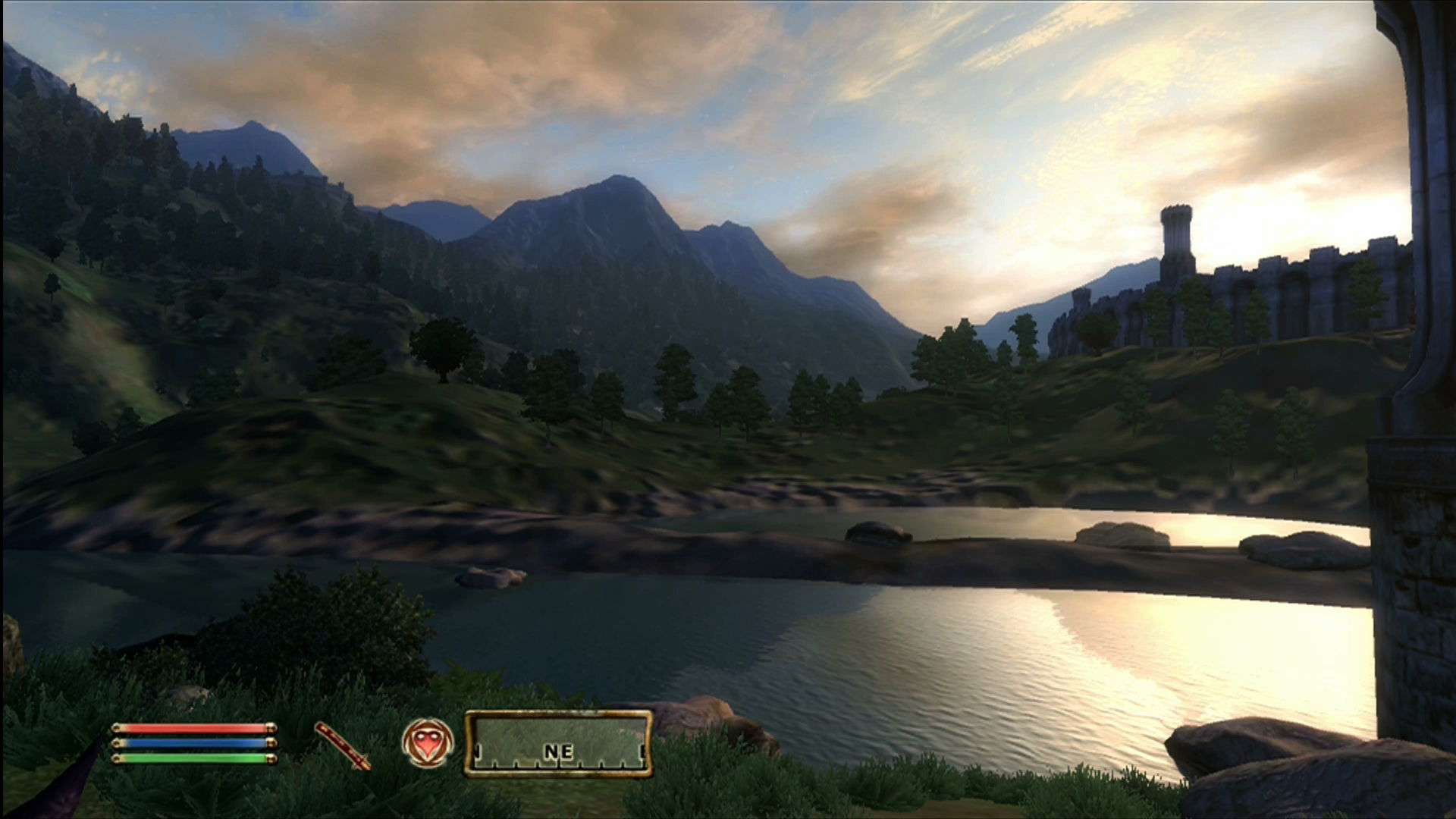
Task: Select the active heart spell icon
Action: pyautogui.click(x=428, y=742)
